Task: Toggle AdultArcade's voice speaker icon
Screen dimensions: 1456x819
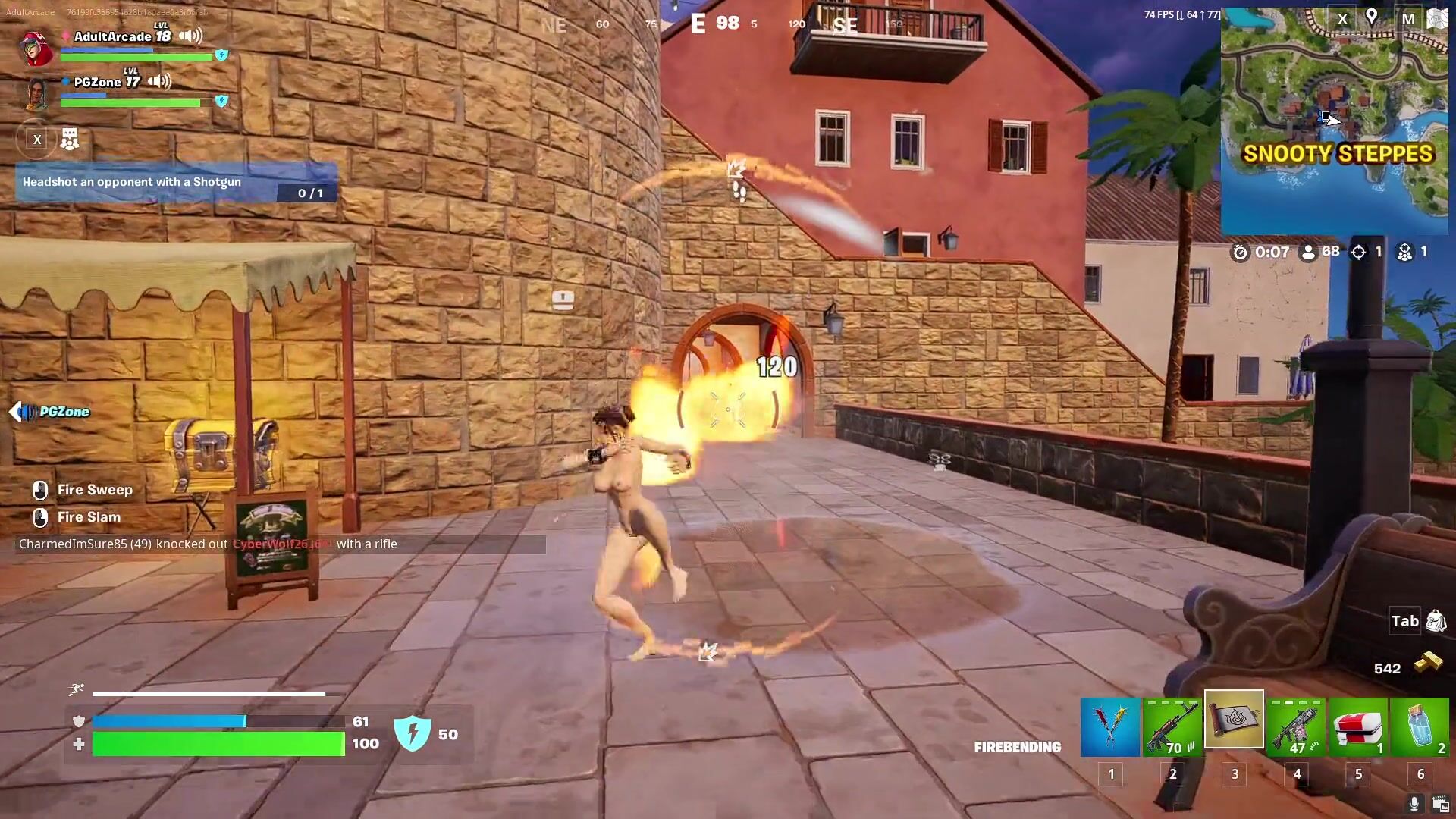Action: (x=191, y=36)
